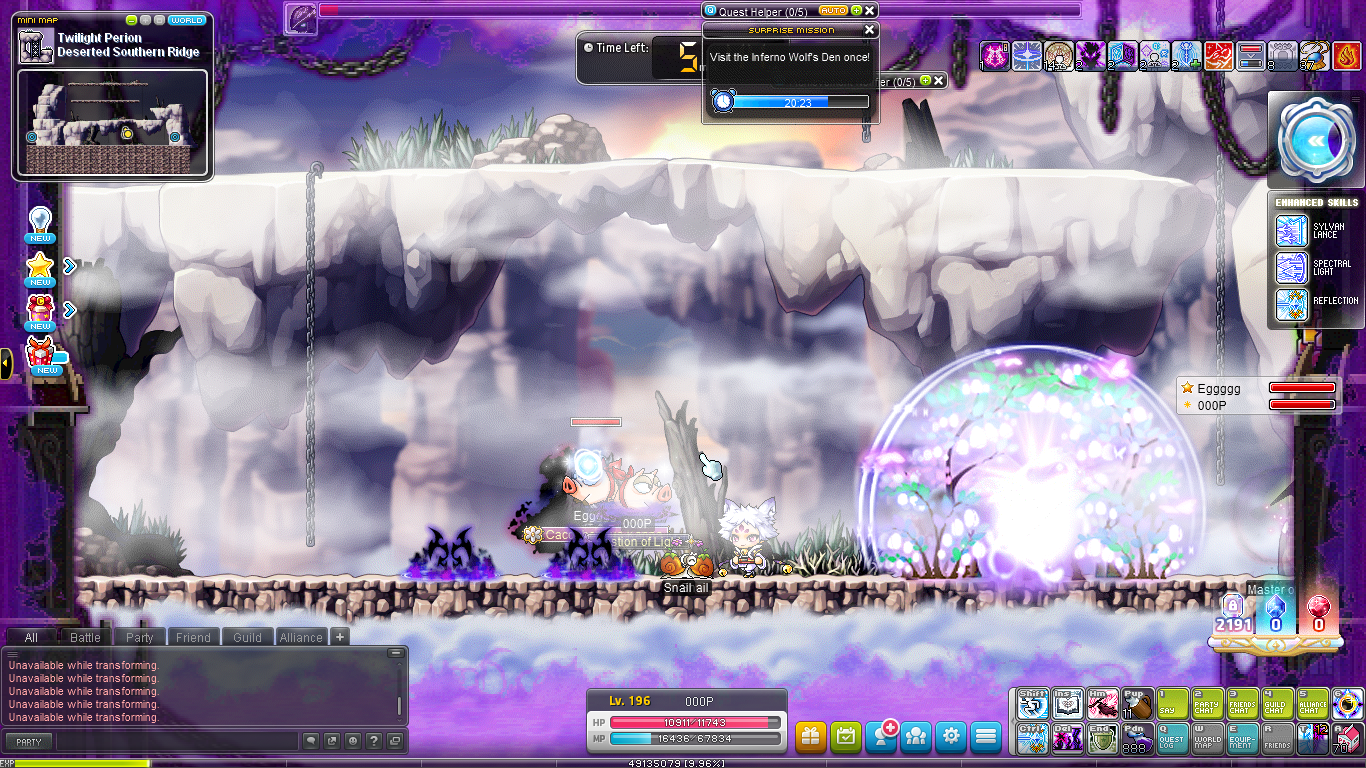Select the Reflection enhanced skill icon
Viewport: 1366px width, 768px height.
1292,304
